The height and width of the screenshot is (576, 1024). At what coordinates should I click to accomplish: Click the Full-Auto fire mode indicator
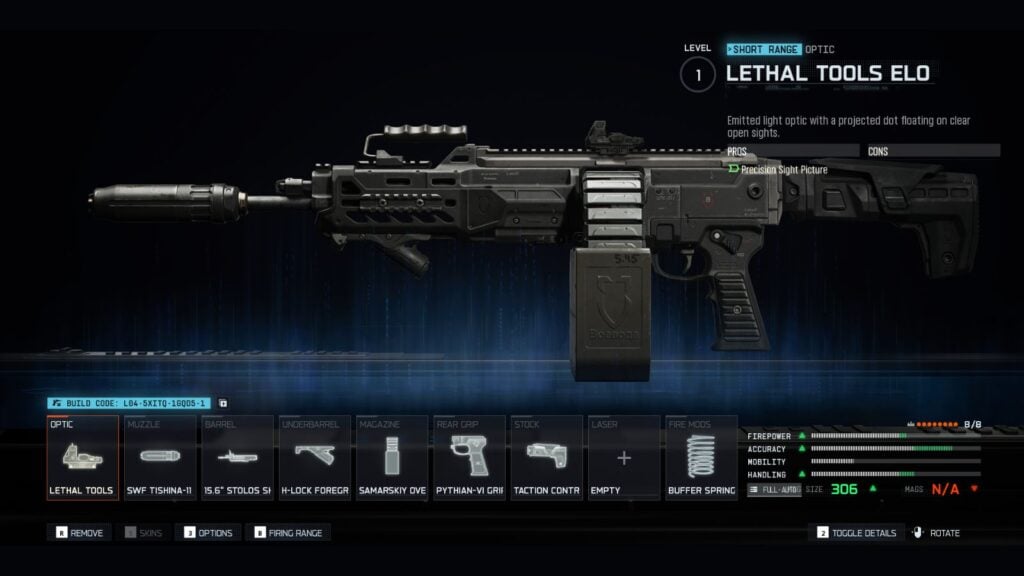pyautogui.click(x=773, y=490)
